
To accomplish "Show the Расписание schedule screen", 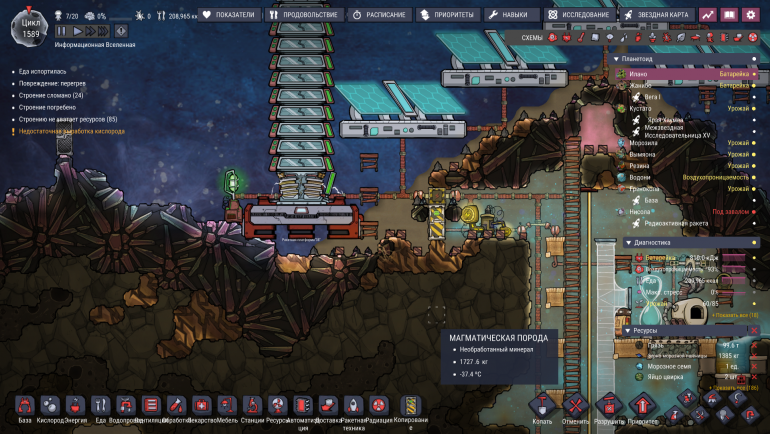I will point(379,15).
